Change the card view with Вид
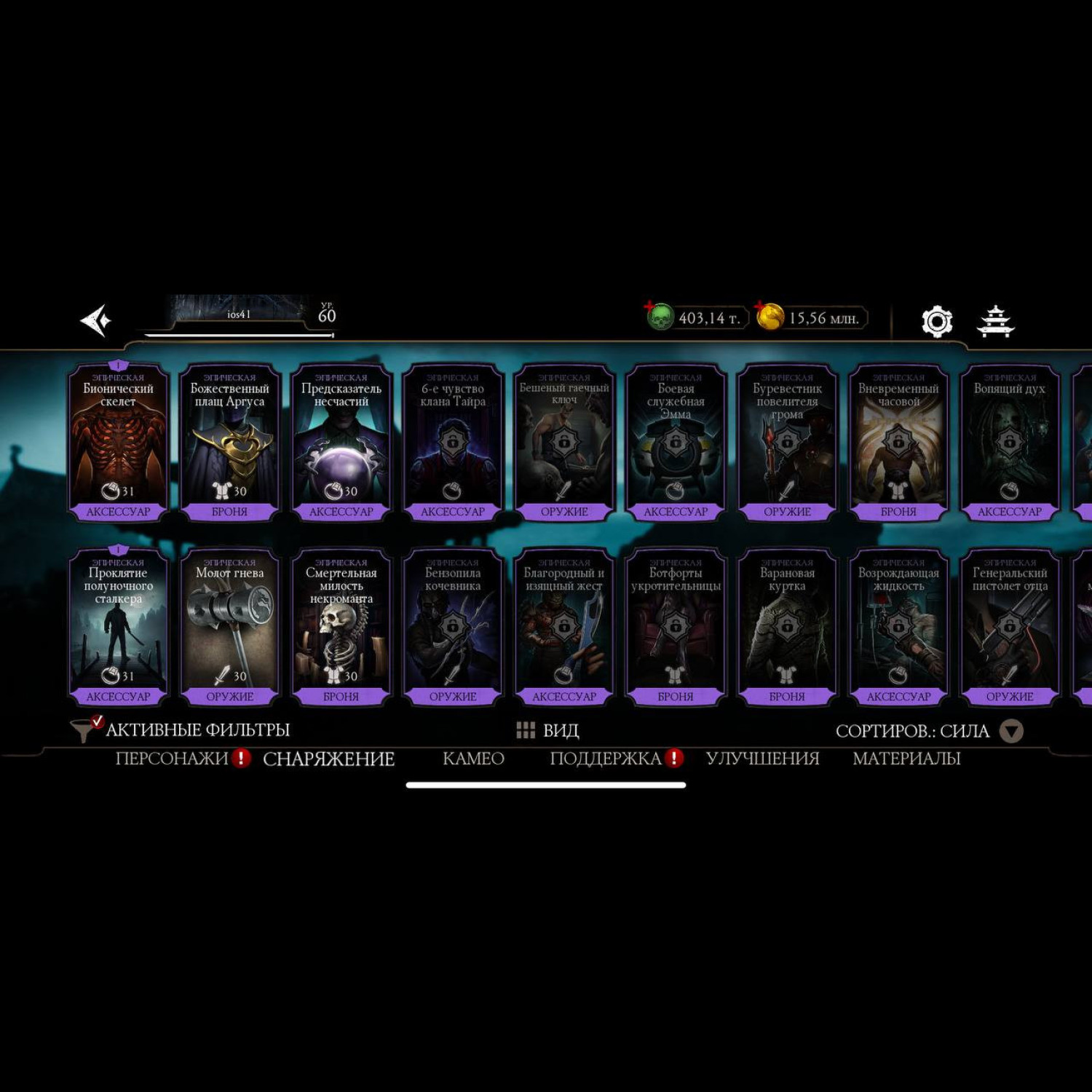This screenshot has height=1092, width=1092. 547,730
